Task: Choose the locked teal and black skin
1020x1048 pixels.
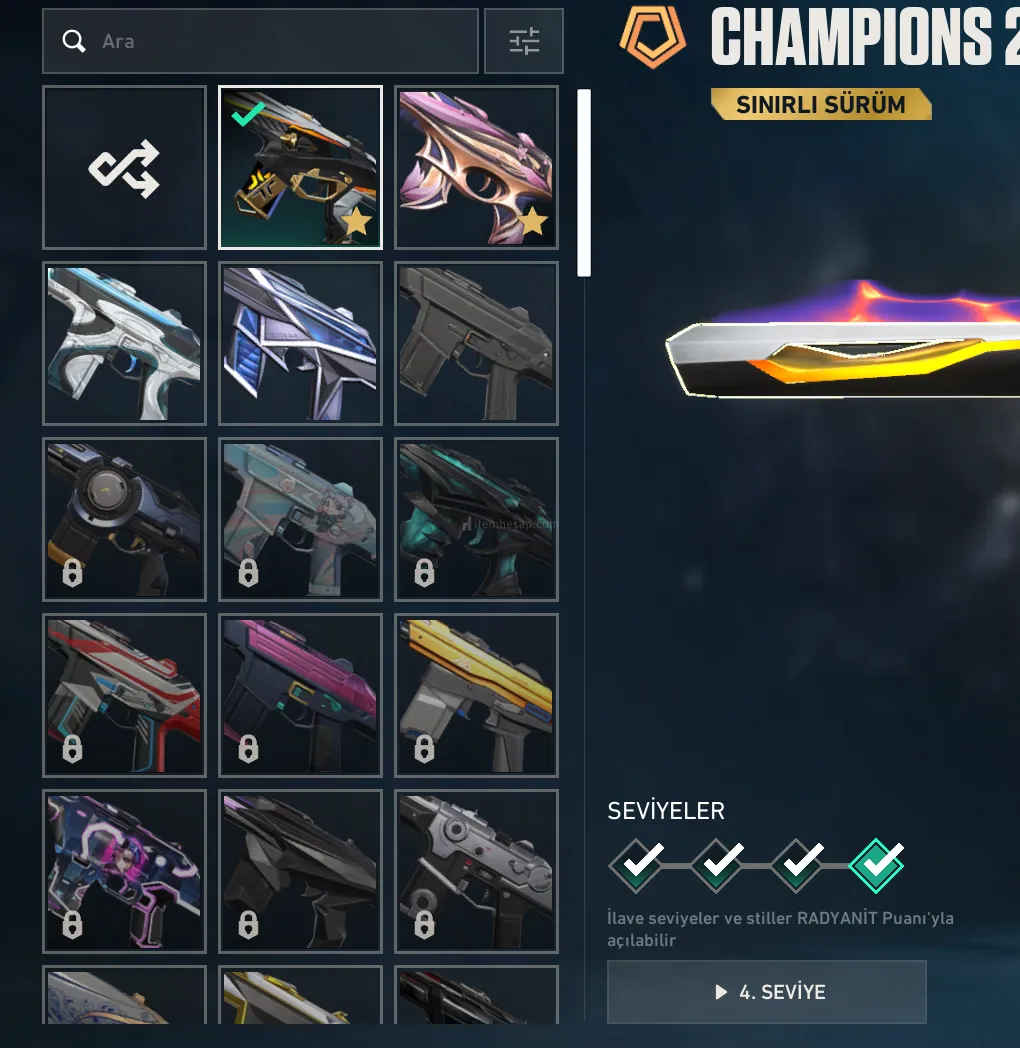Action: 476,519
